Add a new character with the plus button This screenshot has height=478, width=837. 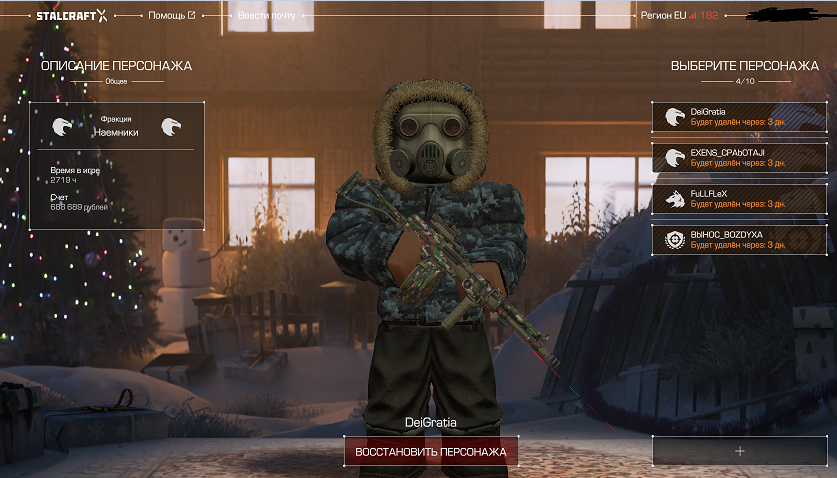point(740,451)
